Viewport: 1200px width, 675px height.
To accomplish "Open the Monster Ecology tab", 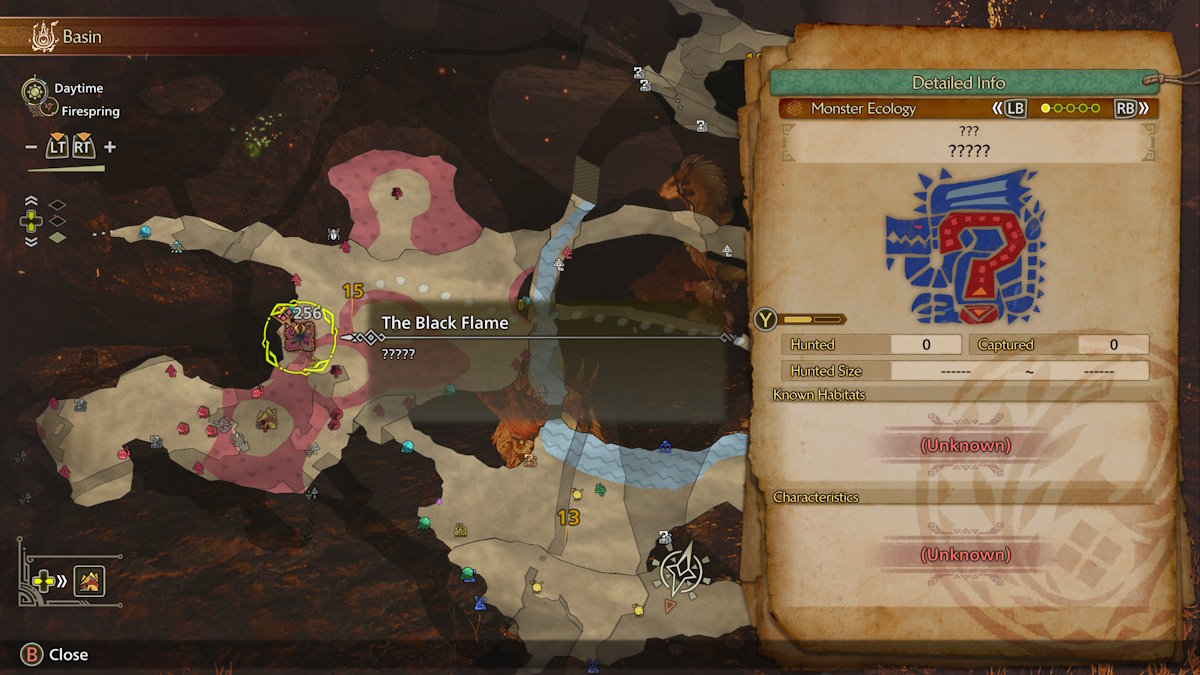I will [x=862, y=108].
